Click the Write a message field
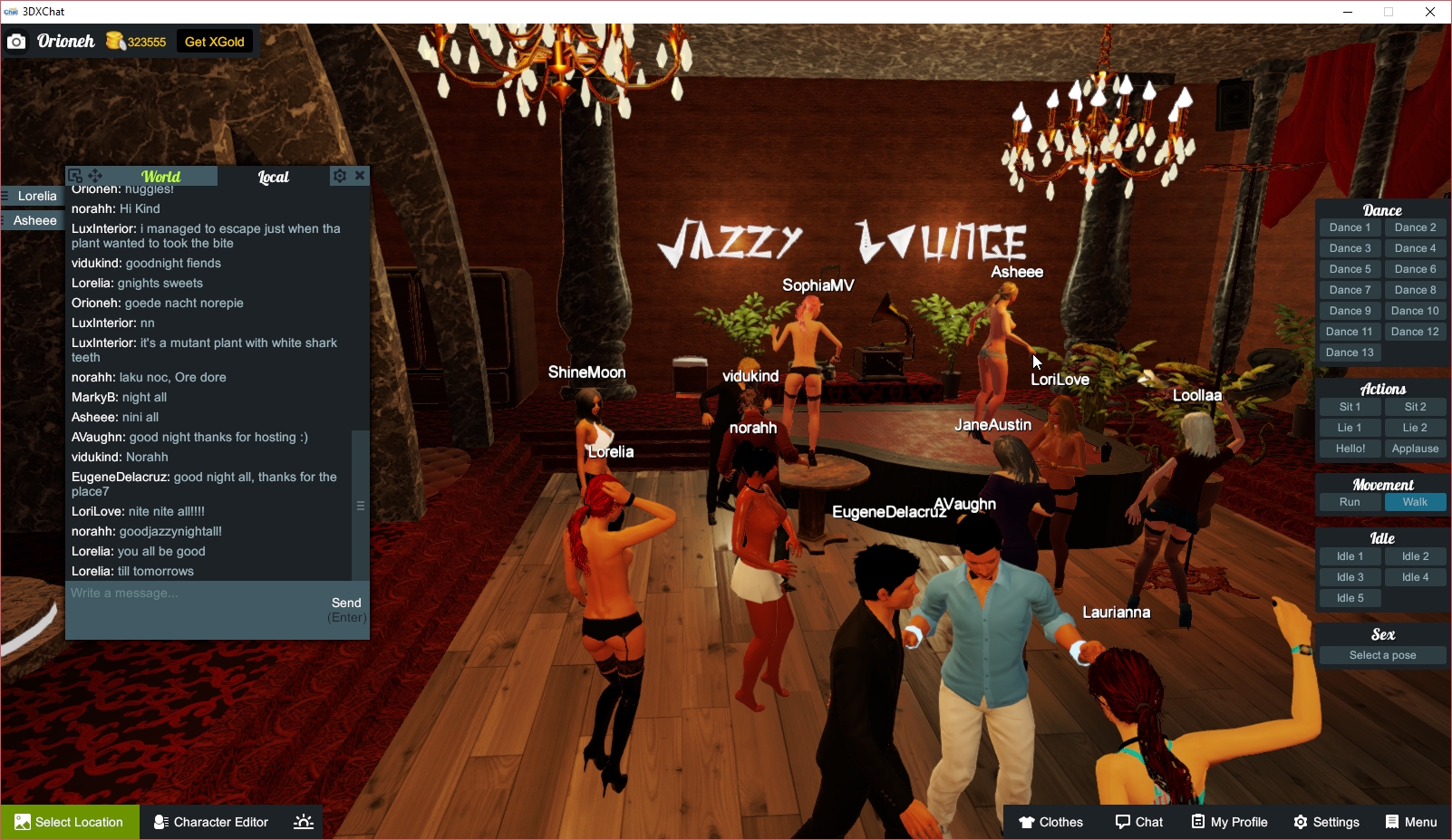Image resolution: width=1452 pixels, height=840 pixels. click(181, 594)
